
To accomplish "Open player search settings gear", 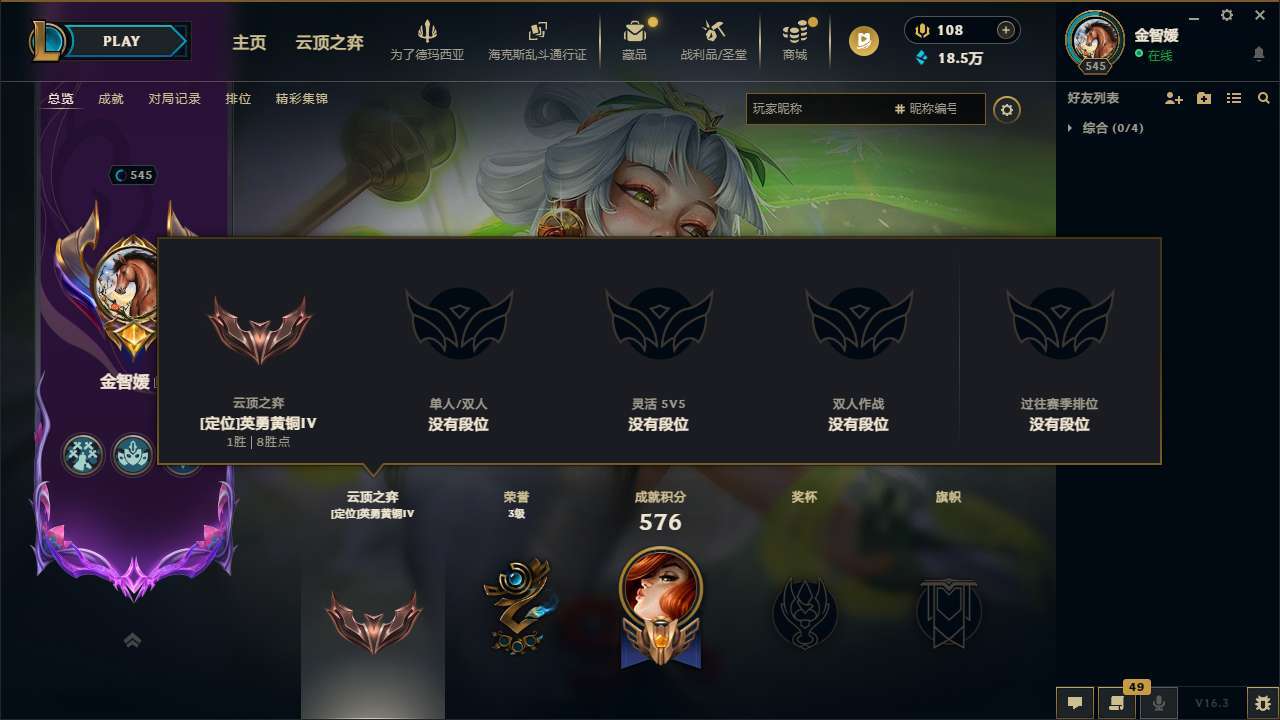I will click(x=1007, y=109).
